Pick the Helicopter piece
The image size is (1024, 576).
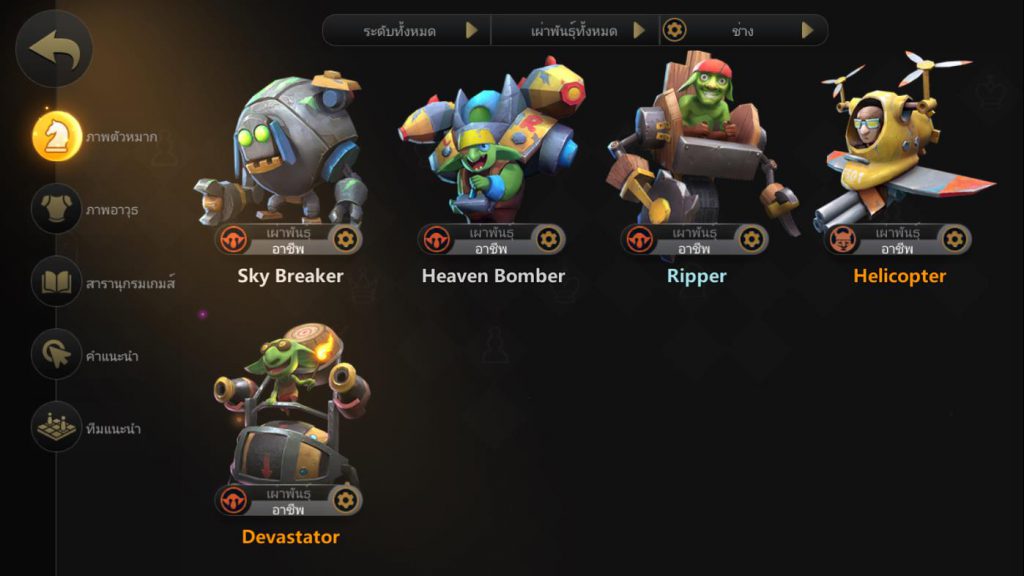899,150
